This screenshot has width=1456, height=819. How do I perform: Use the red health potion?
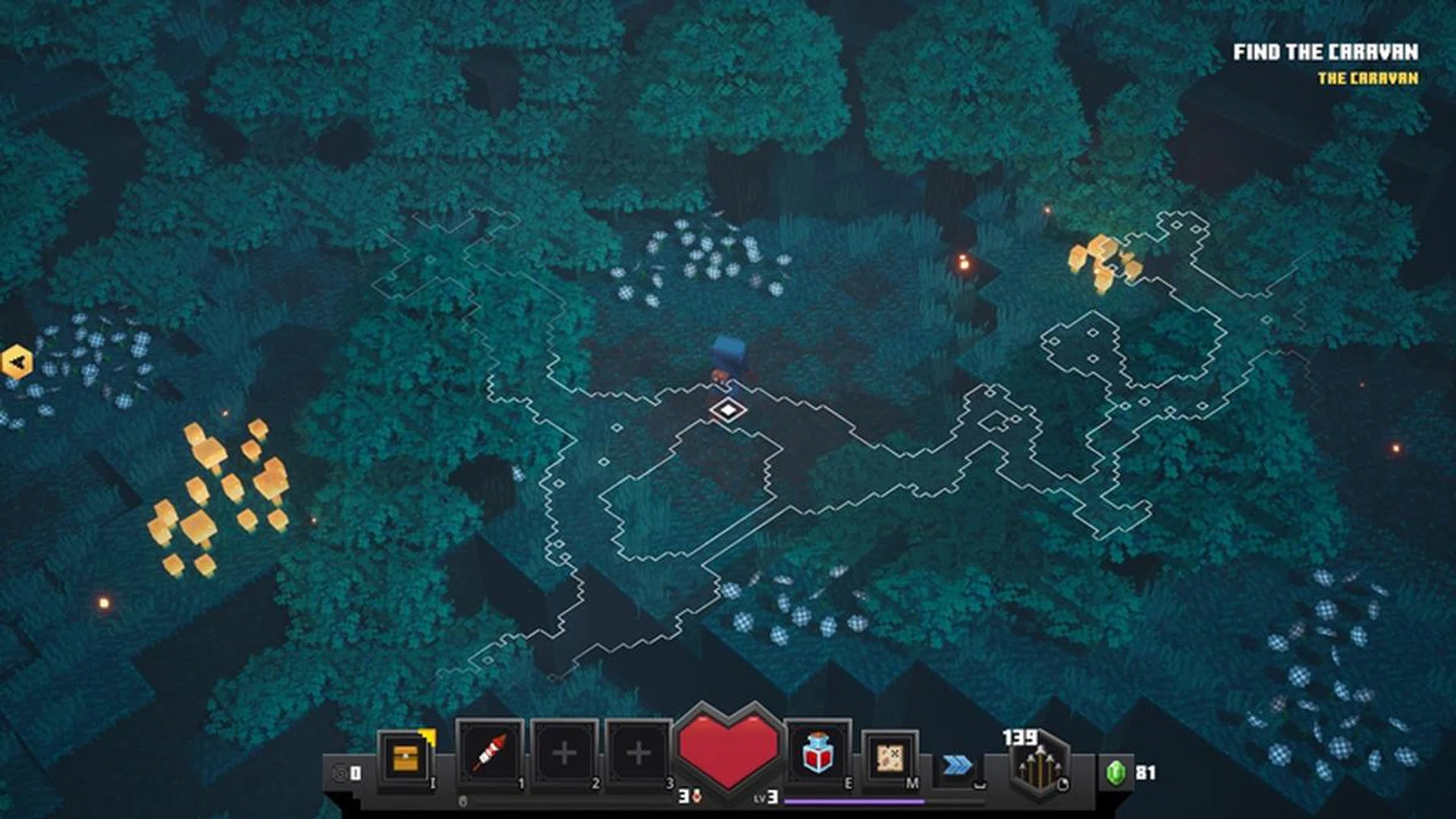click(817, 753)
